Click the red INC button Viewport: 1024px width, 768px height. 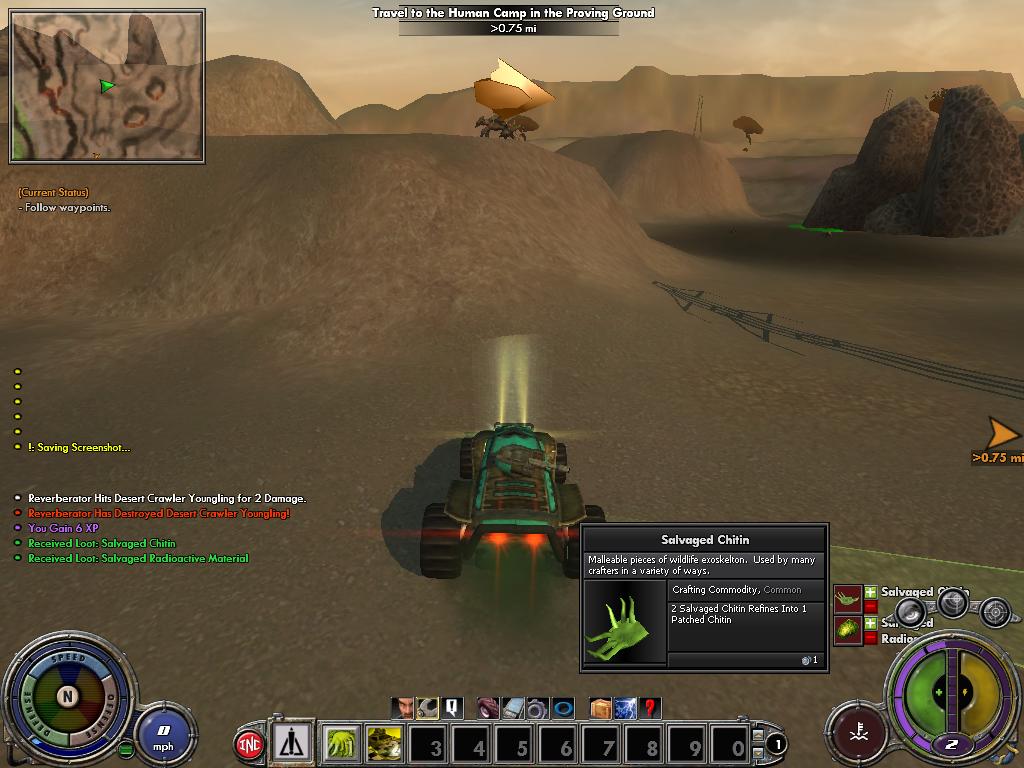pos(249,745)
